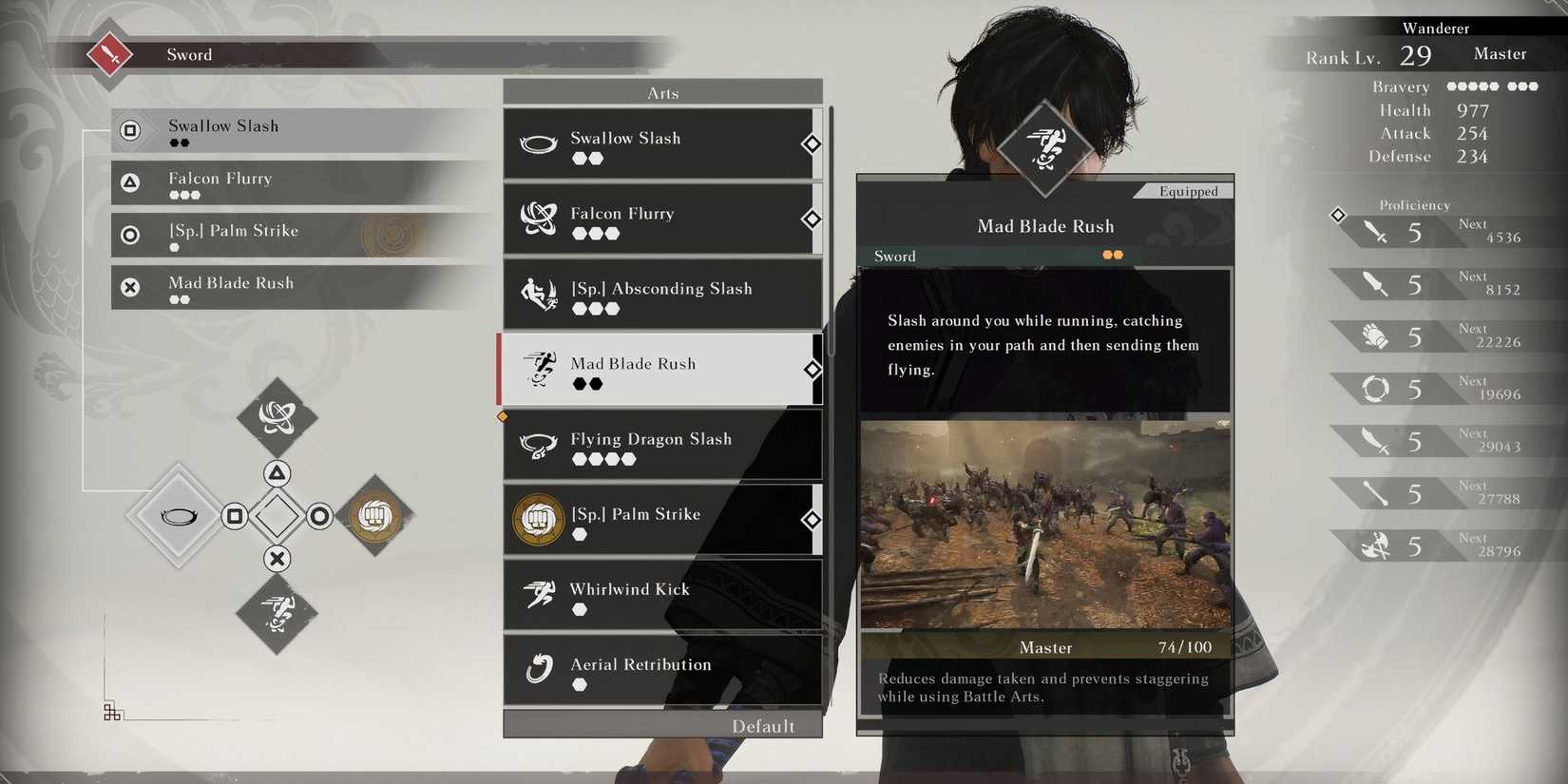Click the sword icon in the Sword header
The width and height of the screenshot is (1568, 784).
pyautogui.click(x=107, y=53)
